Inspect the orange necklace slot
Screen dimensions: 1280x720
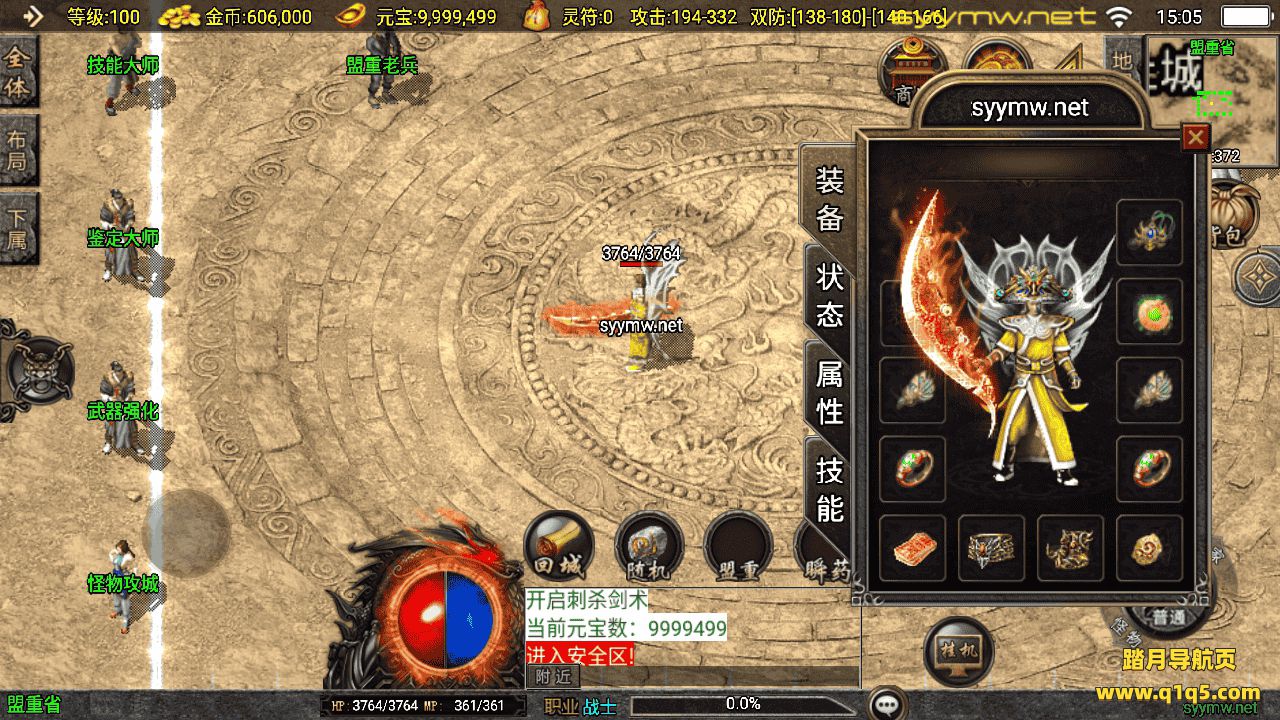1149,312
